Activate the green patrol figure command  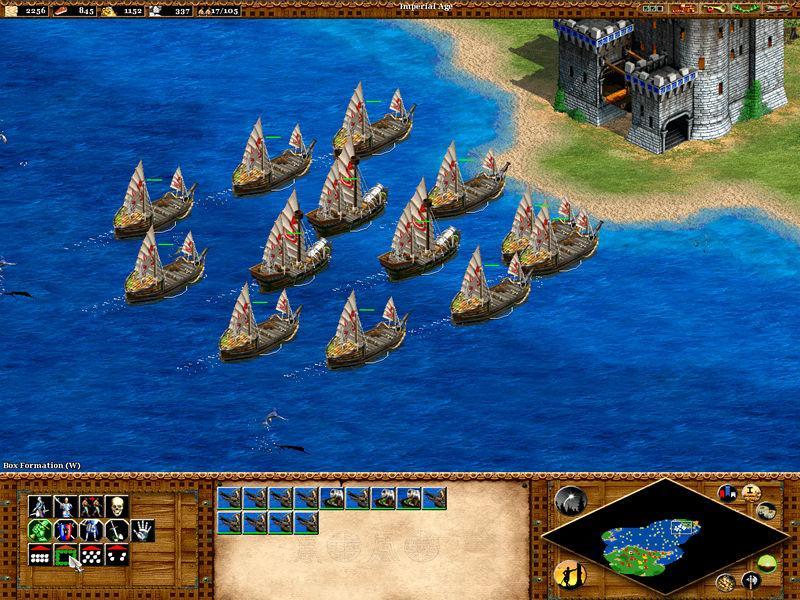tap(41, 529)
